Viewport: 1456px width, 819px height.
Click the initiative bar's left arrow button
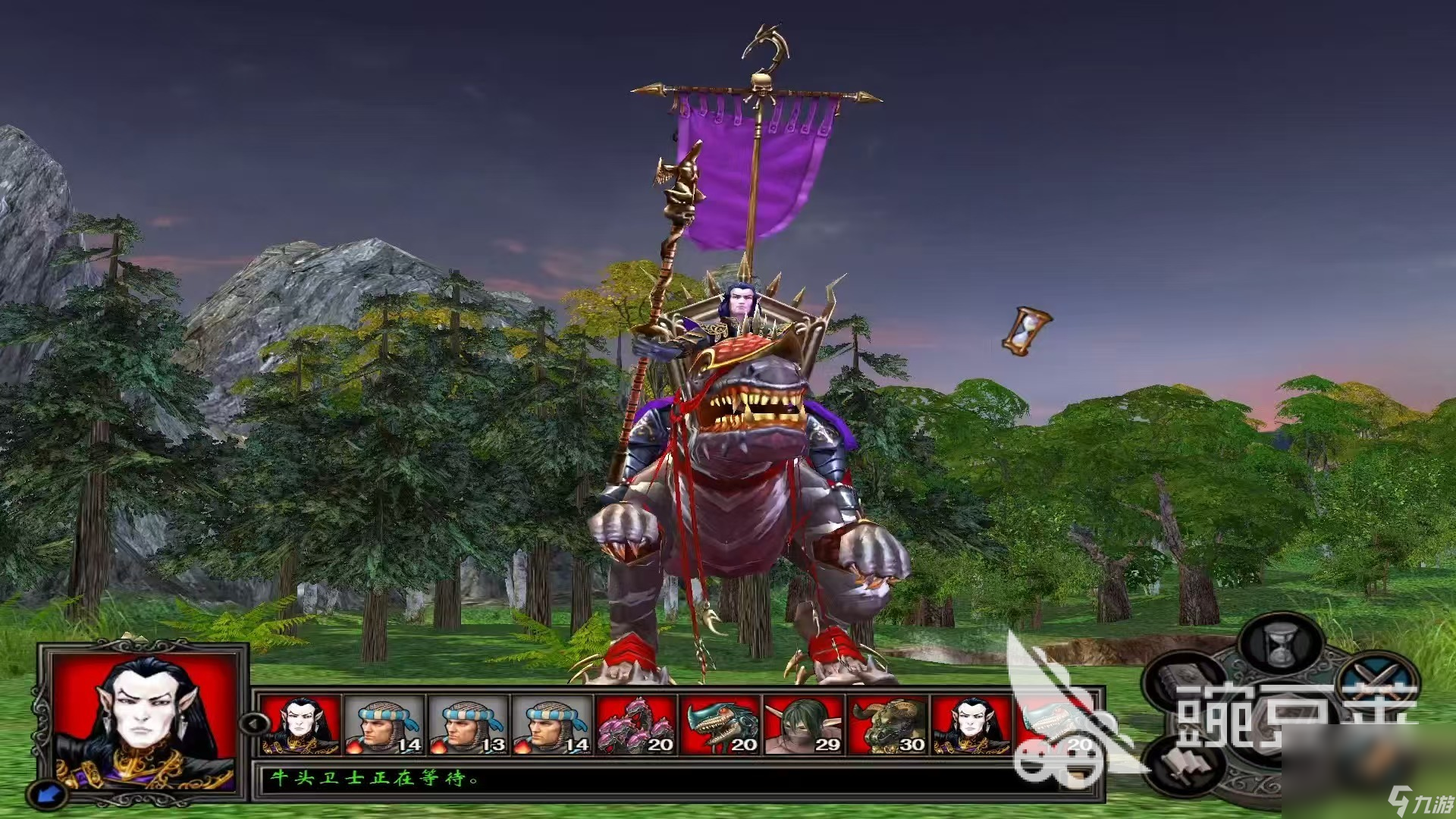pos(253,723)
